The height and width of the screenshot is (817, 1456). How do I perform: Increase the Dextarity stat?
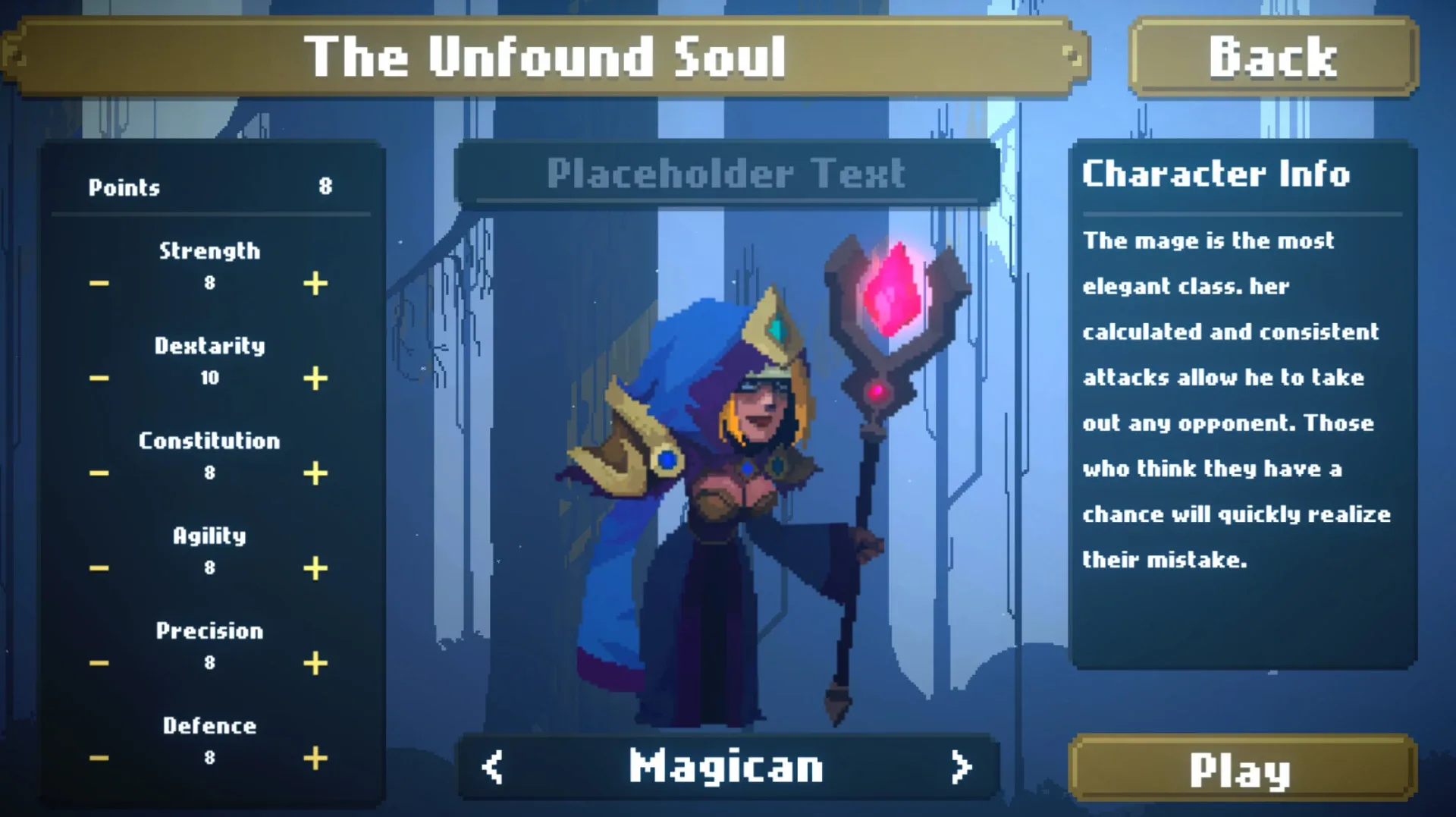point(315,377)
